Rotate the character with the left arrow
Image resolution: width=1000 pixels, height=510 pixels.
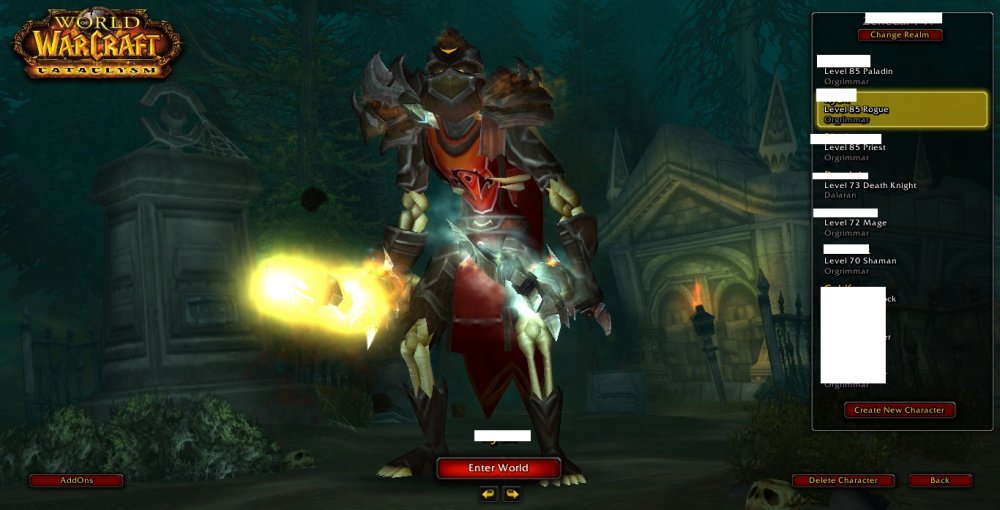click(488, 494)
